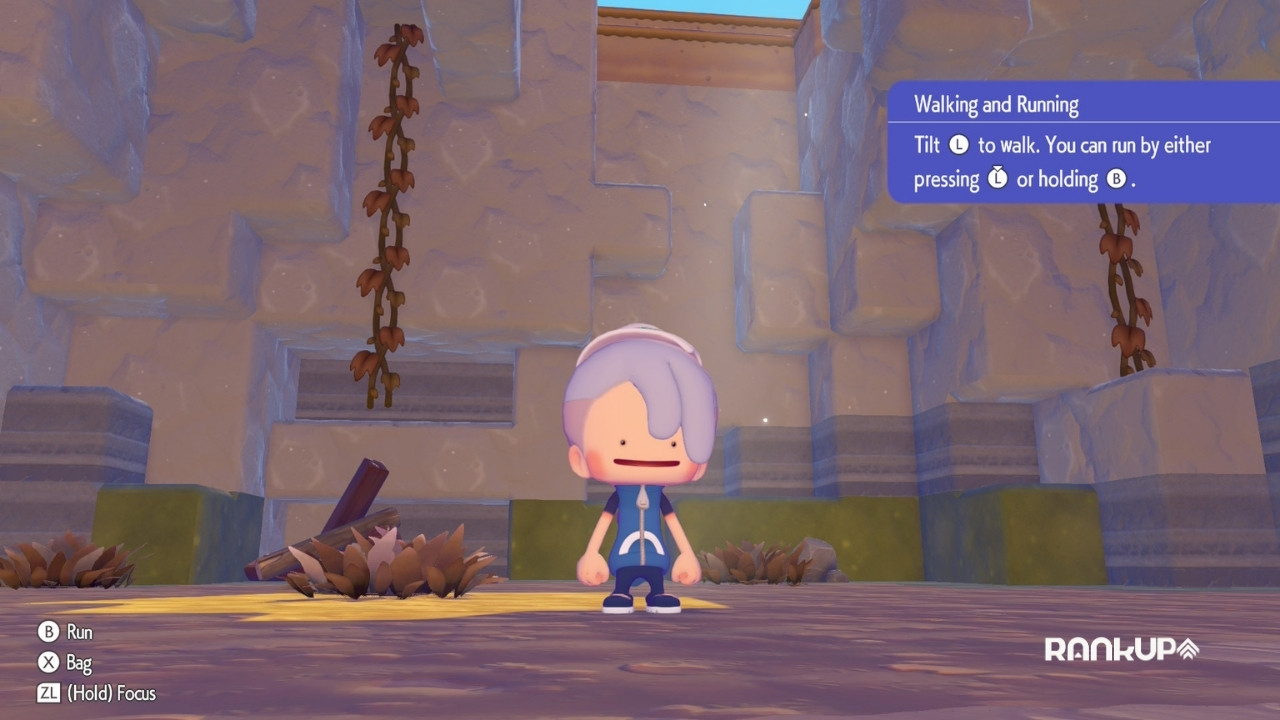Click the RANKUP watermark logo
Screen dimensions: 1280x720
1121,649
